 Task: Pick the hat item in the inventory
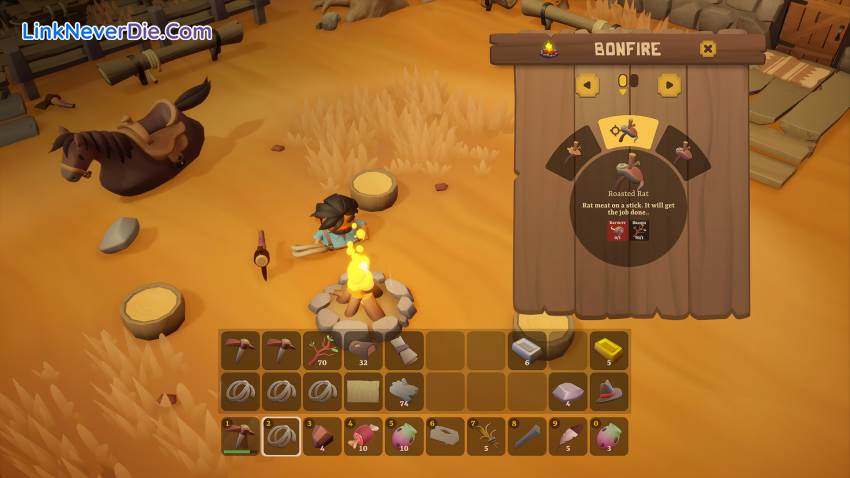[x=608, y=392]
